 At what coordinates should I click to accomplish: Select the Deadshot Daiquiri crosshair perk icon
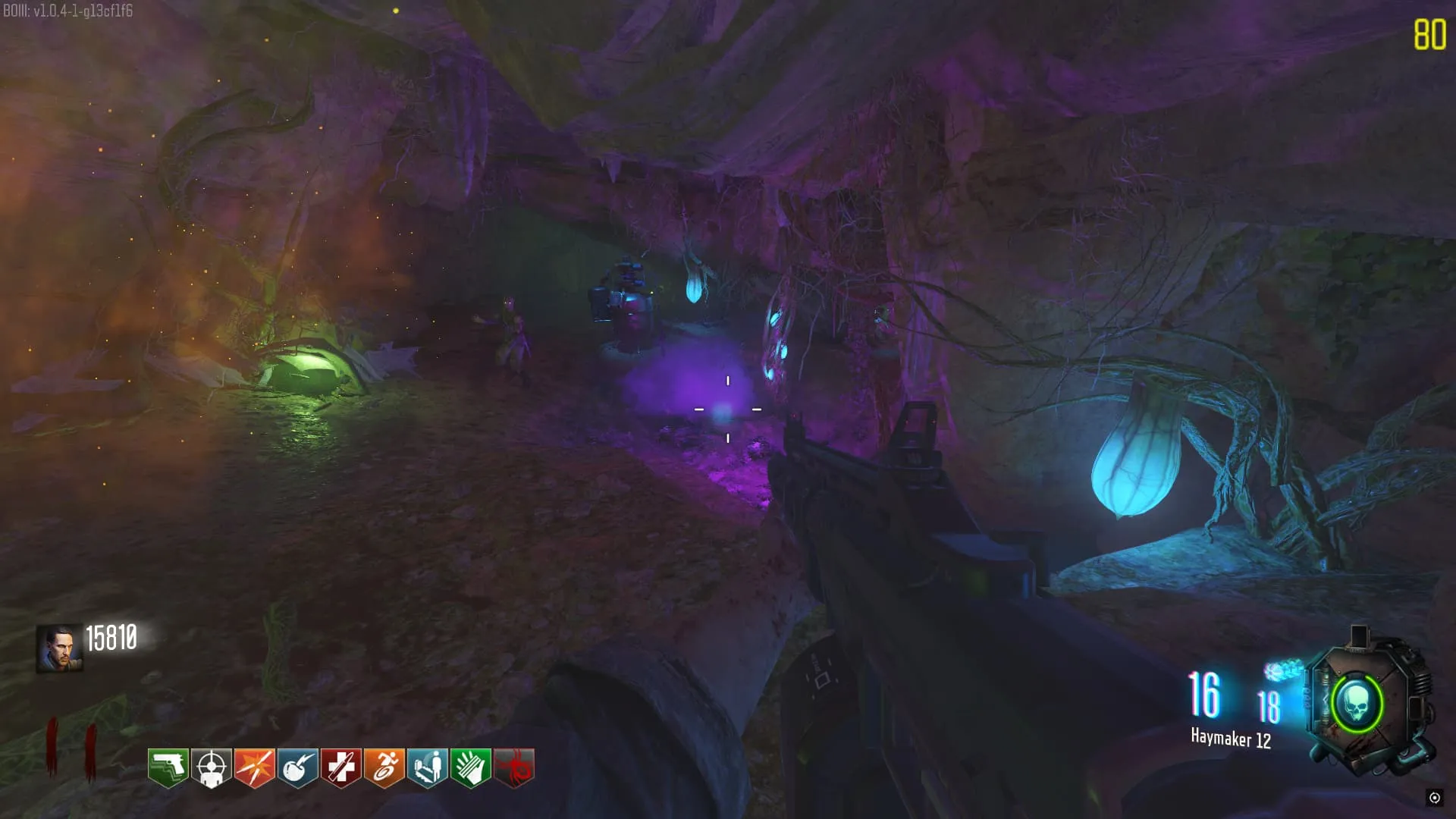point(211,767)
